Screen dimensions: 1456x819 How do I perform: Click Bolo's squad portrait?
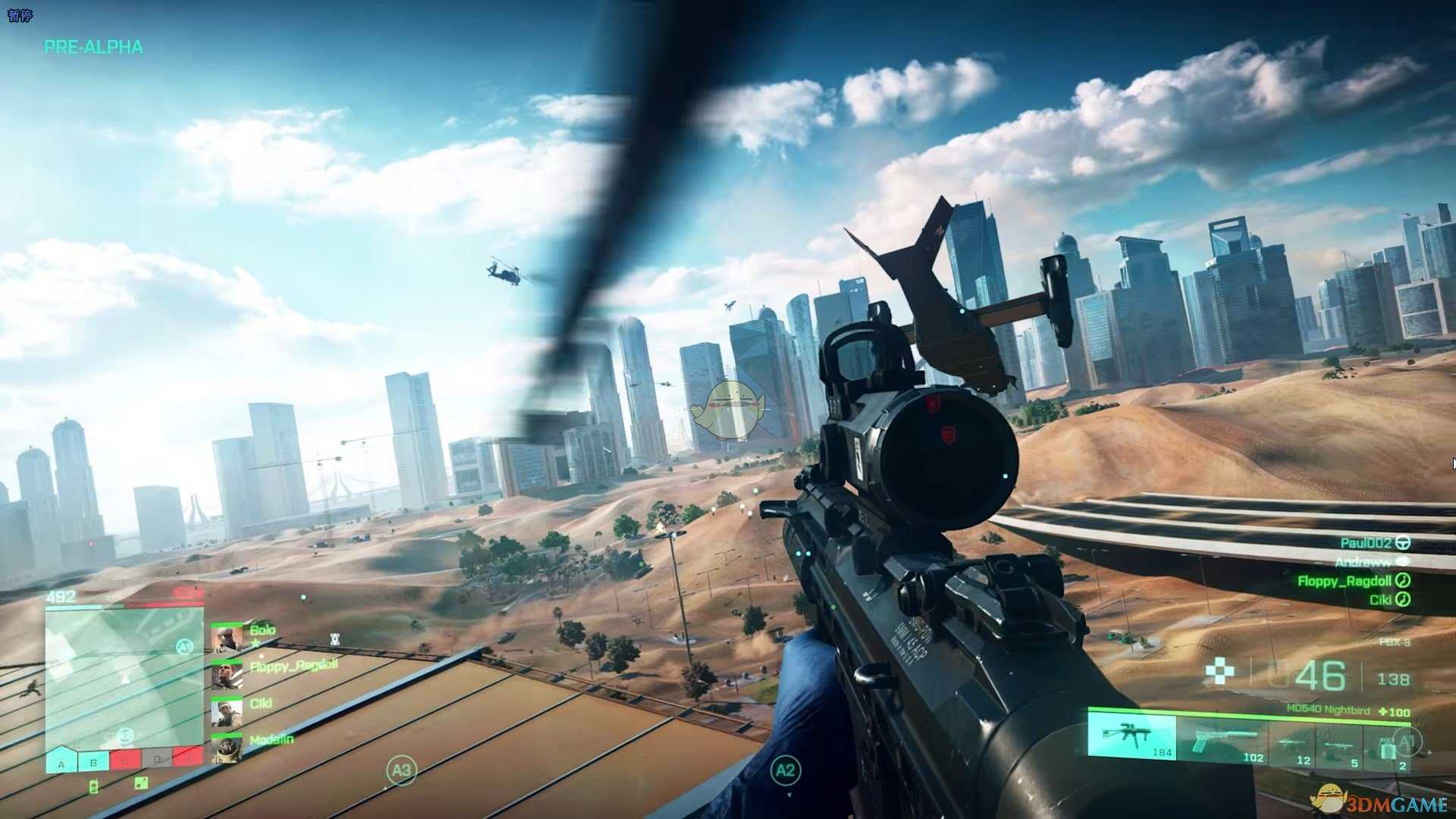[227, 639]
